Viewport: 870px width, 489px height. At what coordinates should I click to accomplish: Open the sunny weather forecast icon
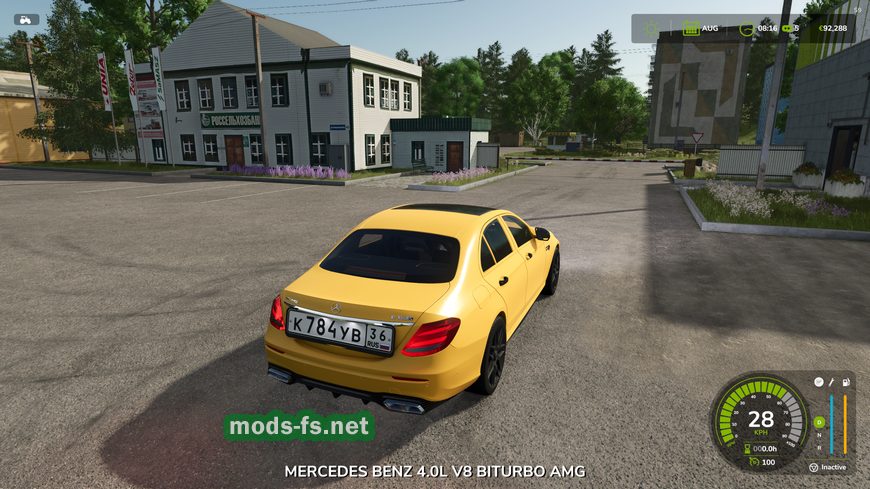652,28
